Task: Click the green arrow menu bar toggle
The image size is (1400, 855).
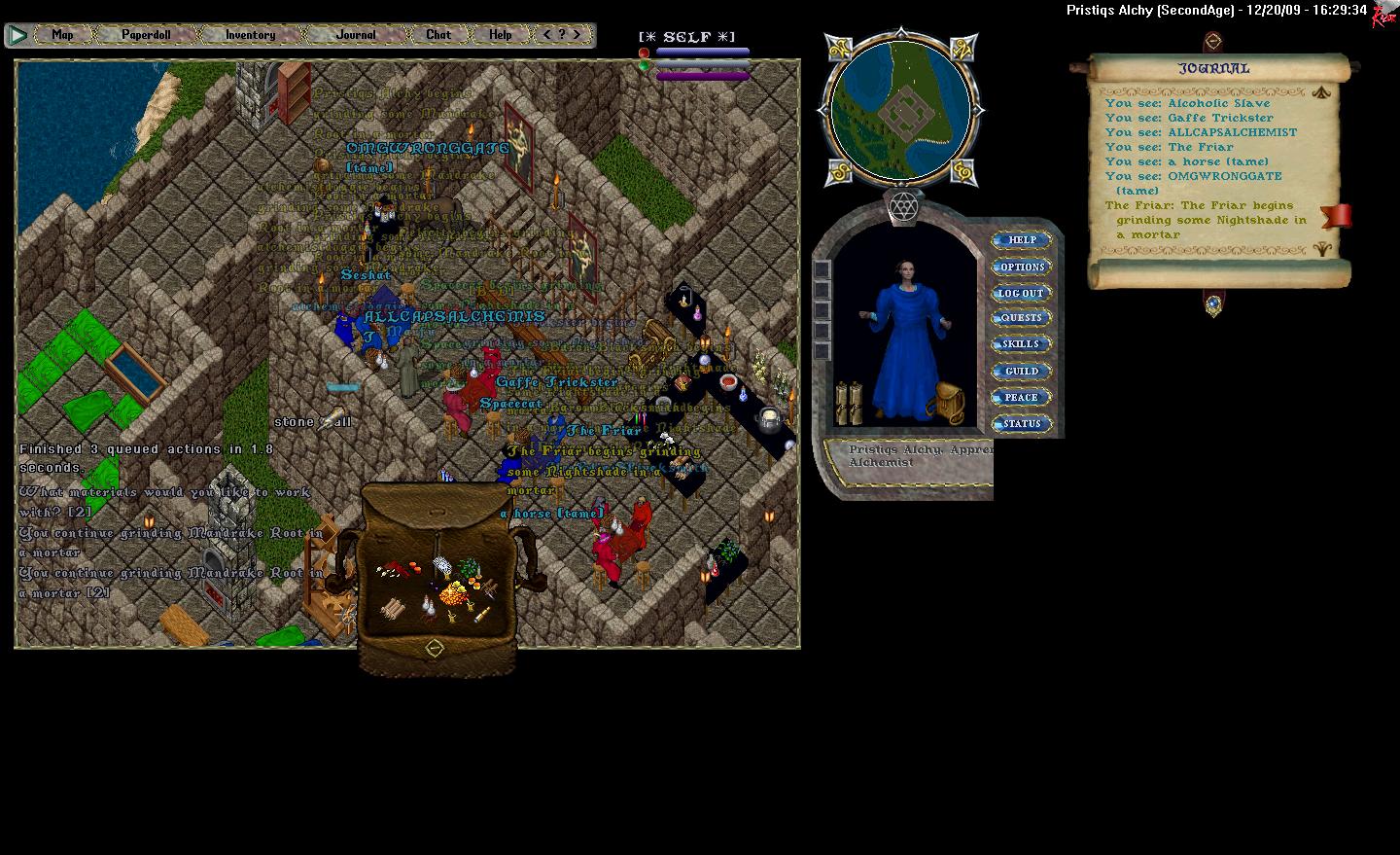Action: point(17,35)
